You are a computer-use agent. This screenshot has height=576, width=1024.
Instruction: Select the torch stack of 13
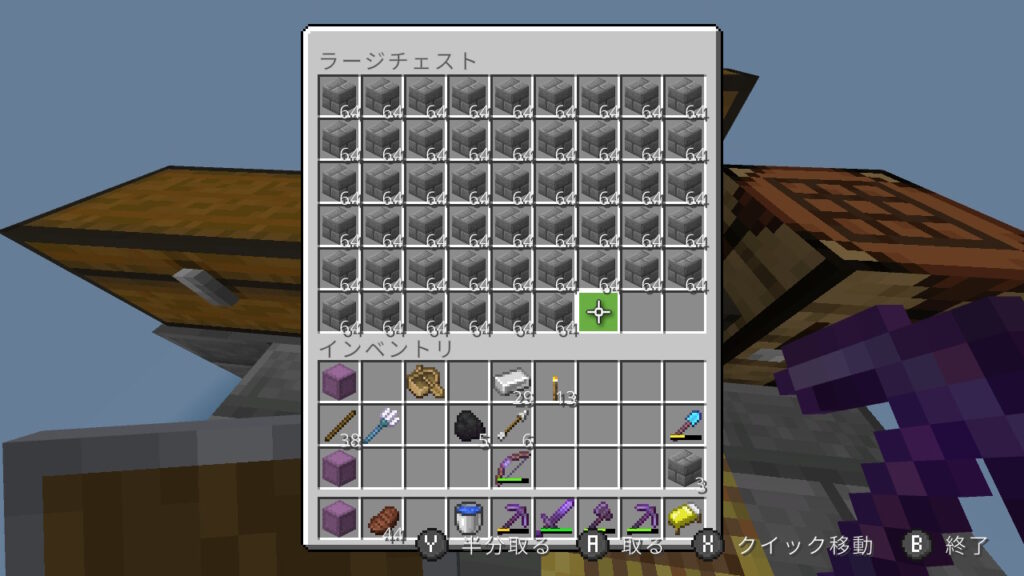(x=555, y=381)
